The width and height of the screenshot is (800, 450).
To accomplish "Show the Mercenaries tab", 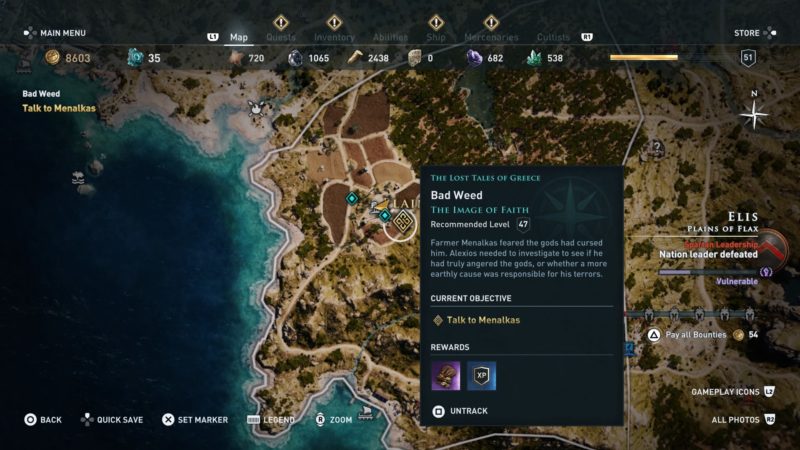I will coord(491,37).
